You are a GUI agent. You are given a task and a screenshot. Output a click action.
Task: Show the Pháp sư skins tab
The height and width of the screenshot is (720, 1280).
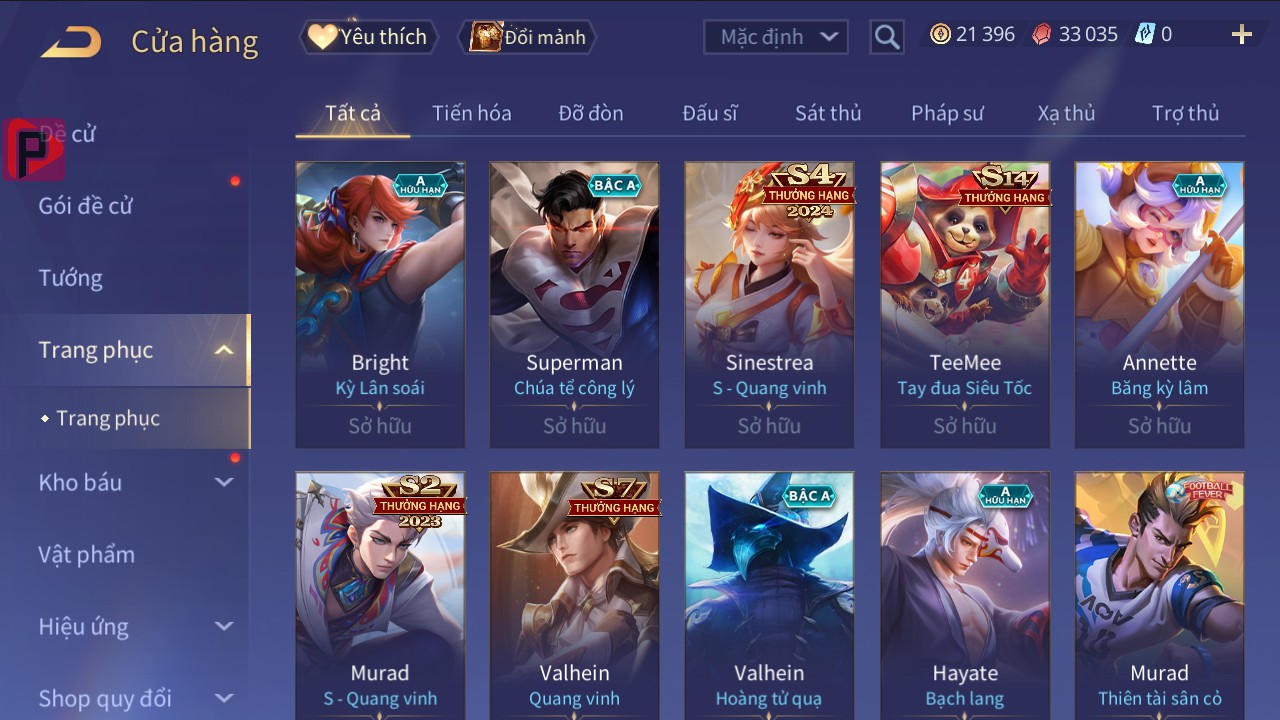click(x=947, y=113)
